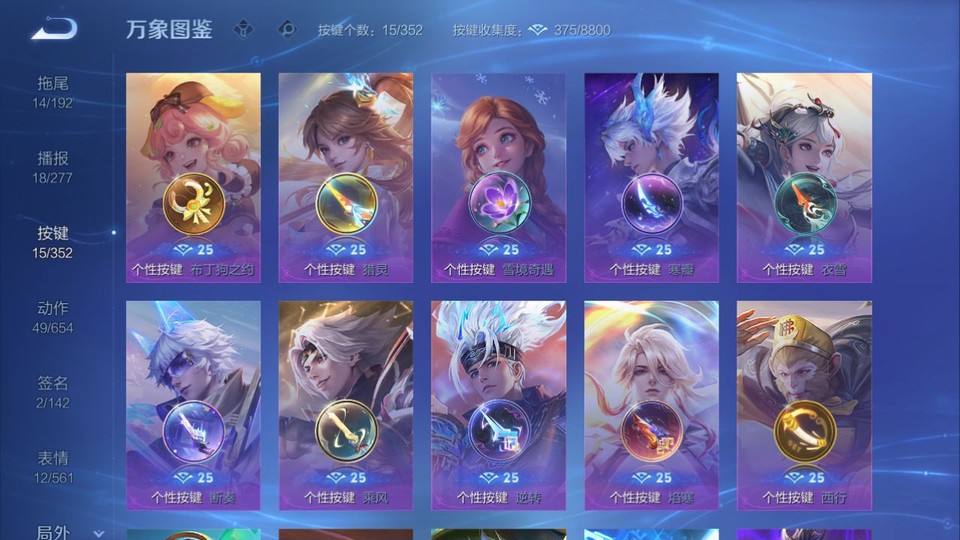
Task: Select the 布丁狗之约 button skin card
Action: [x=193, y=177]
